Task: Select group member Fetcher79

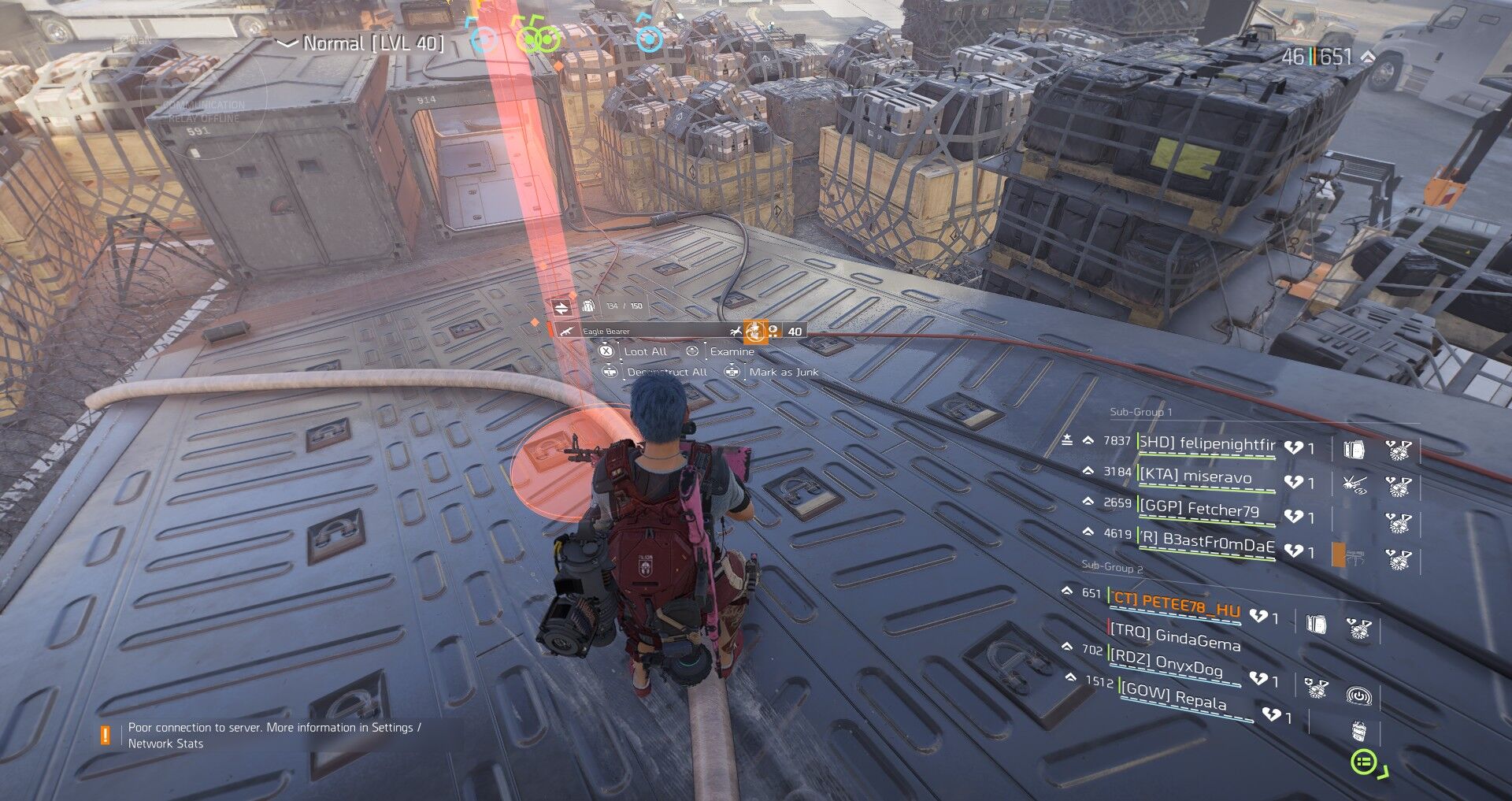Action: 1200,509
